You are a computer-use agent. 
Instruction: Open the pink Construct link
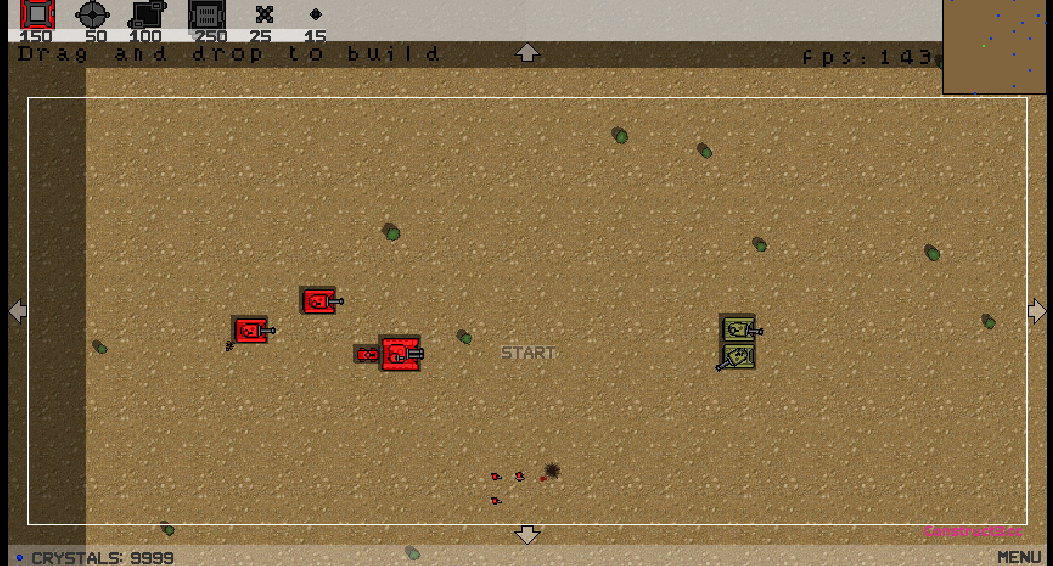pos(972,531)
